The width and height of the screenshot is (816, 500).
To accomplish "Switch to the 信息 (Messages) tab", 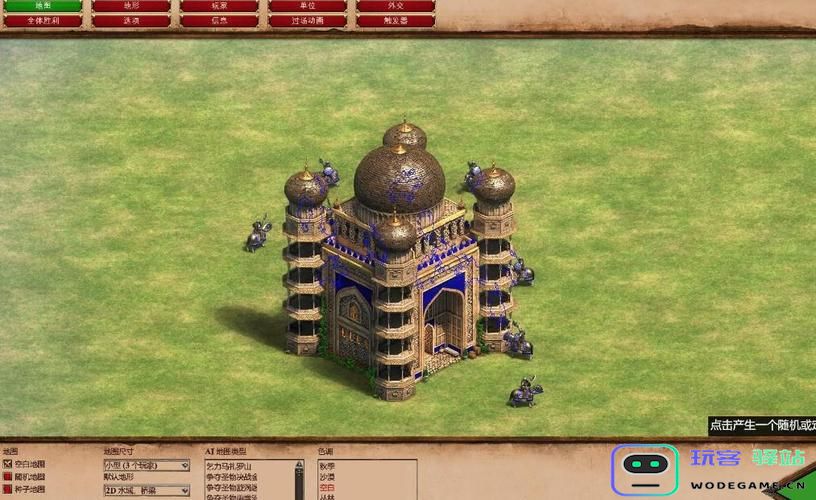I will coord(219,20).
